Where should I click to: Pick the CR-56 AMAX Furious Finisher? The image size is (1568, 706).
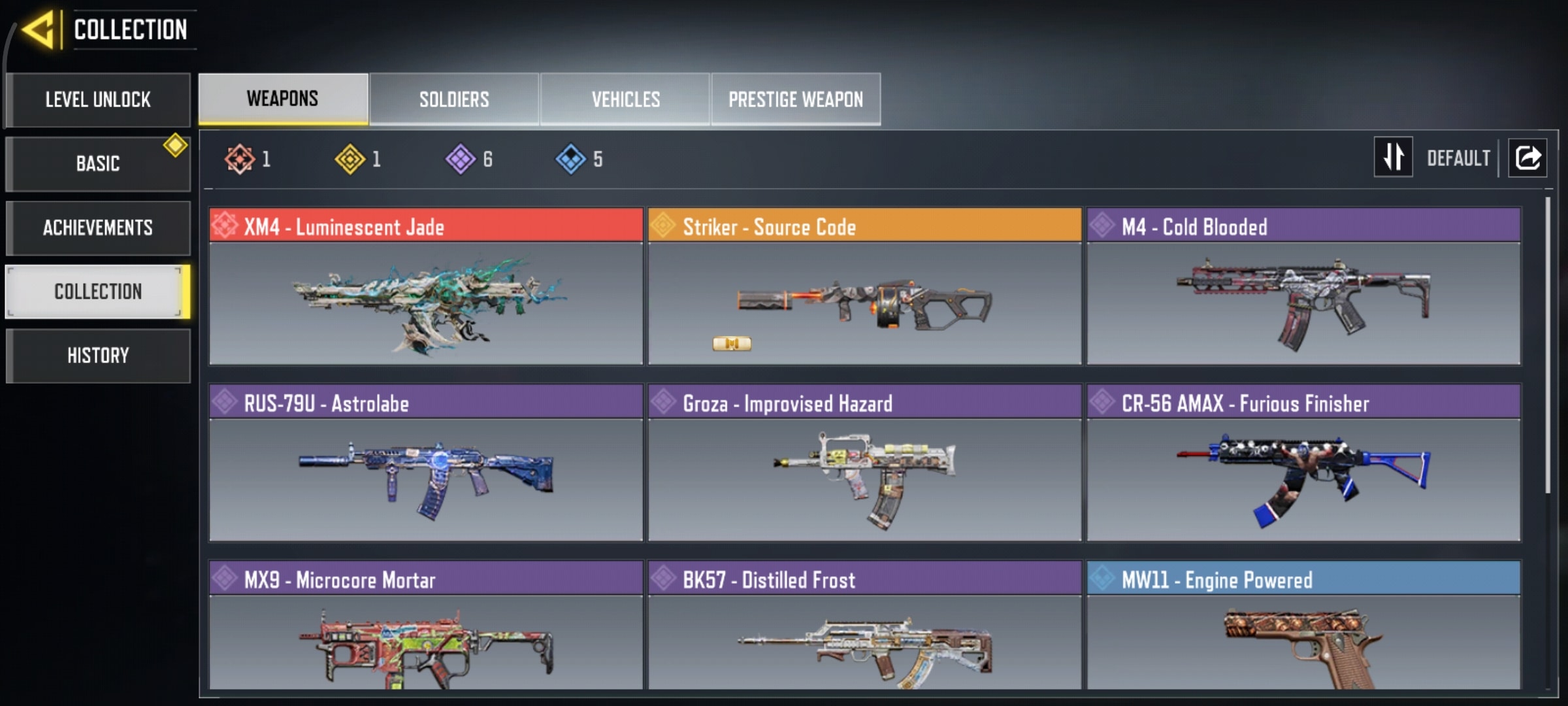click(1303, 464)
